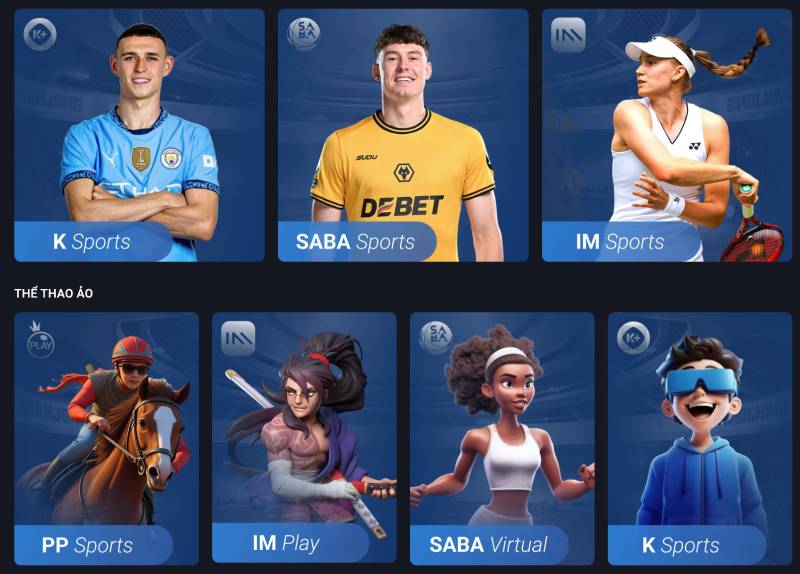Open the K Sports tile with the VR-headset character

click(x=700, y=438)
